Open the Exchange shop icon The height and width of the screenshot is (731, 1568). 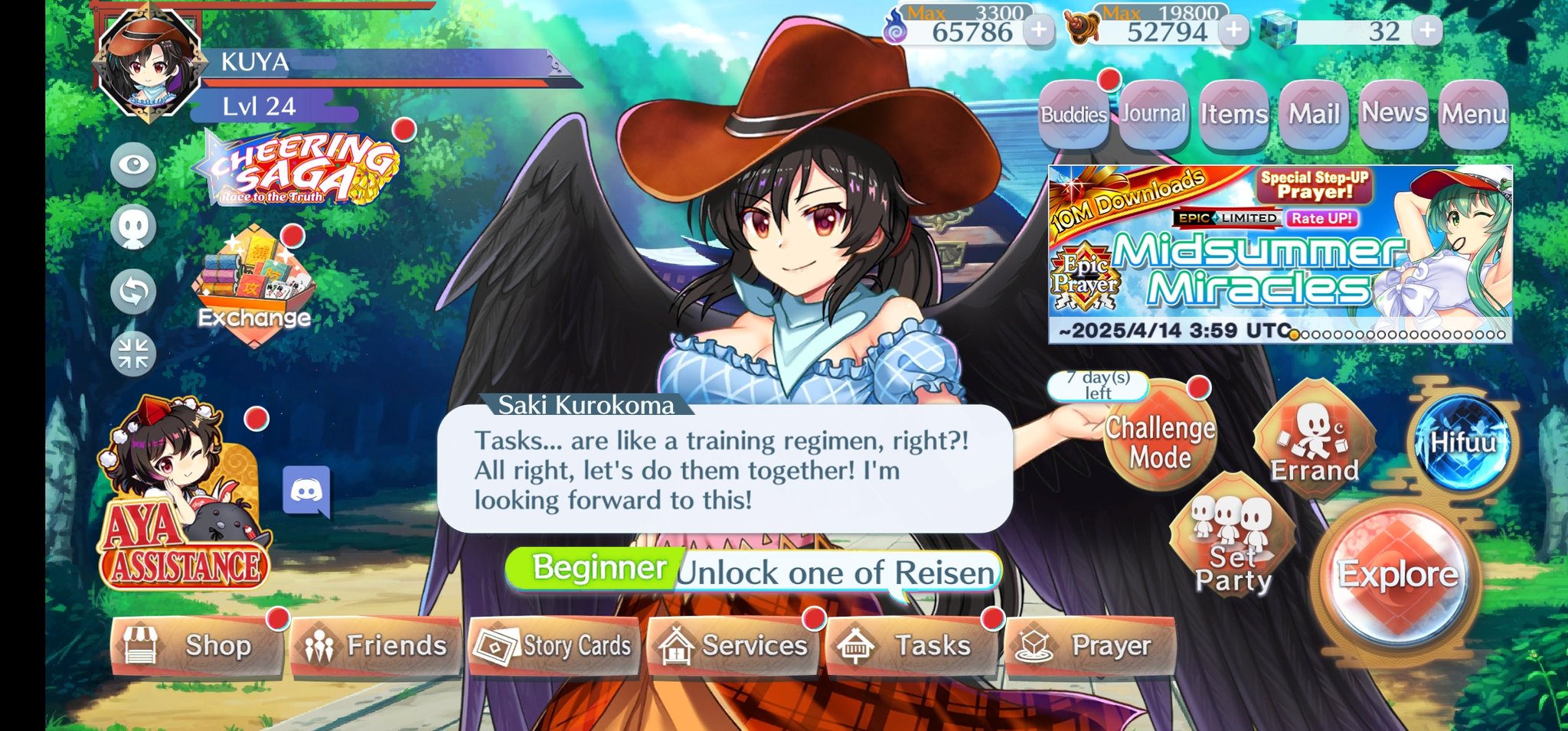253,287
